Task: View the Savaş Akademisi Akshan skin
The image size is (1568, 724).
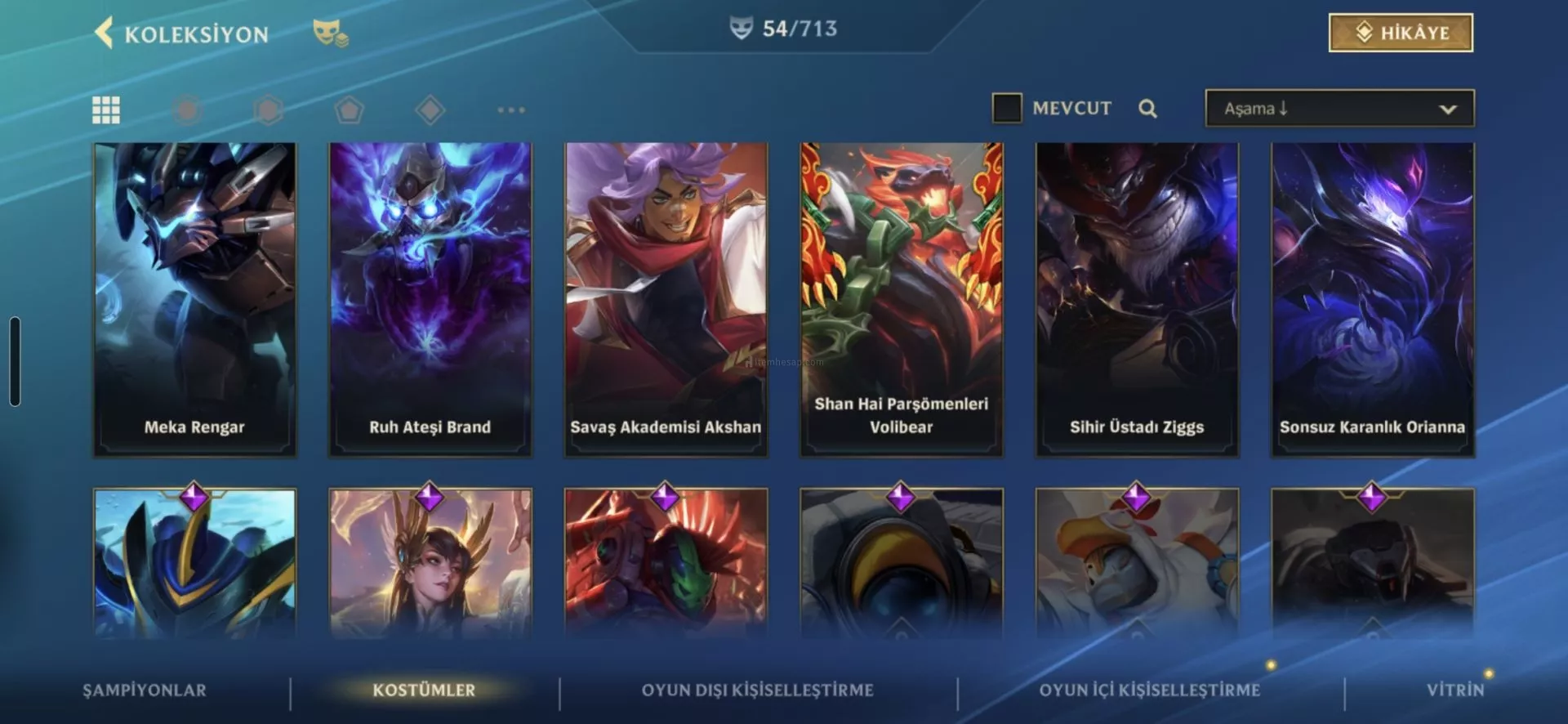Action: (666, 299)
